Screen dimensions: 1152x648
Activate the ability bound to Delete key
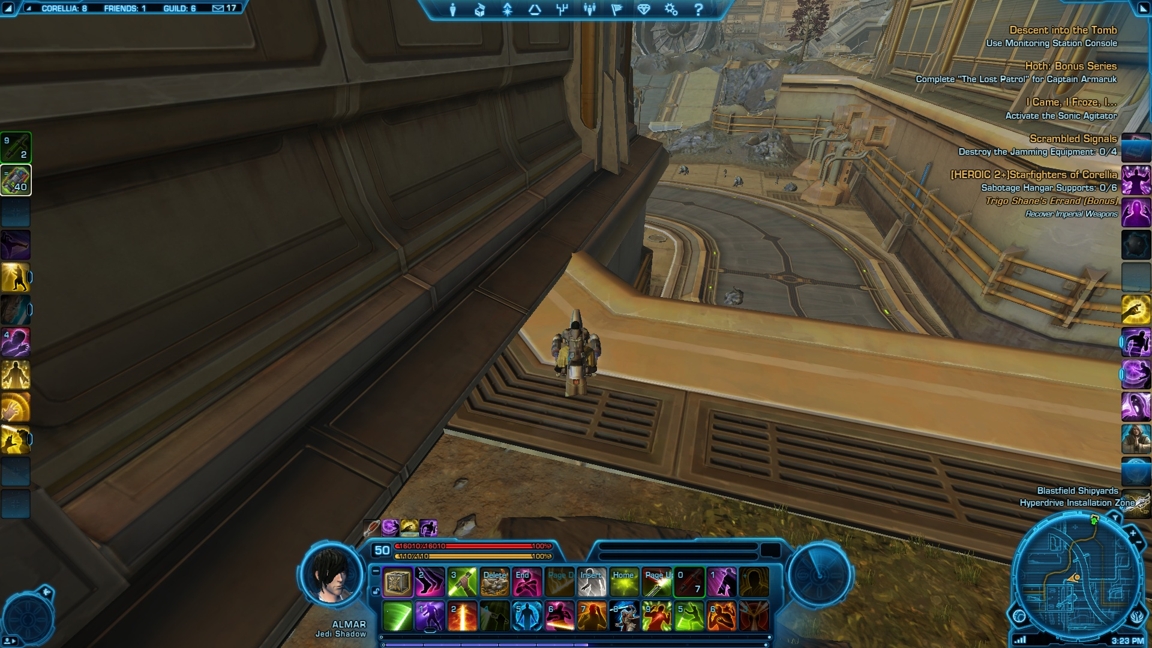tap(494, 582)
